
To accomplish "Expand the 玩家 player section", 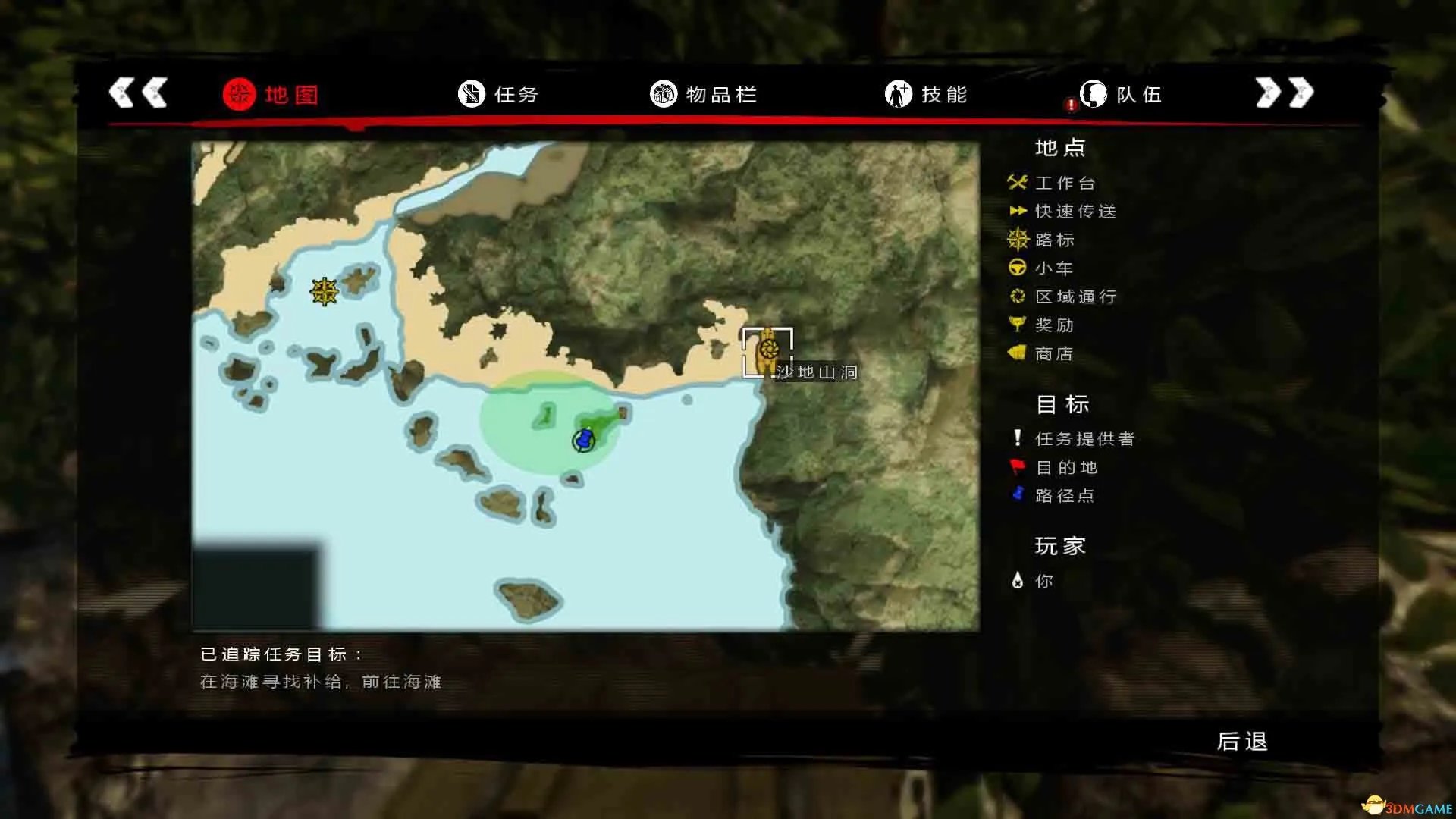I will pos(1059,546).
